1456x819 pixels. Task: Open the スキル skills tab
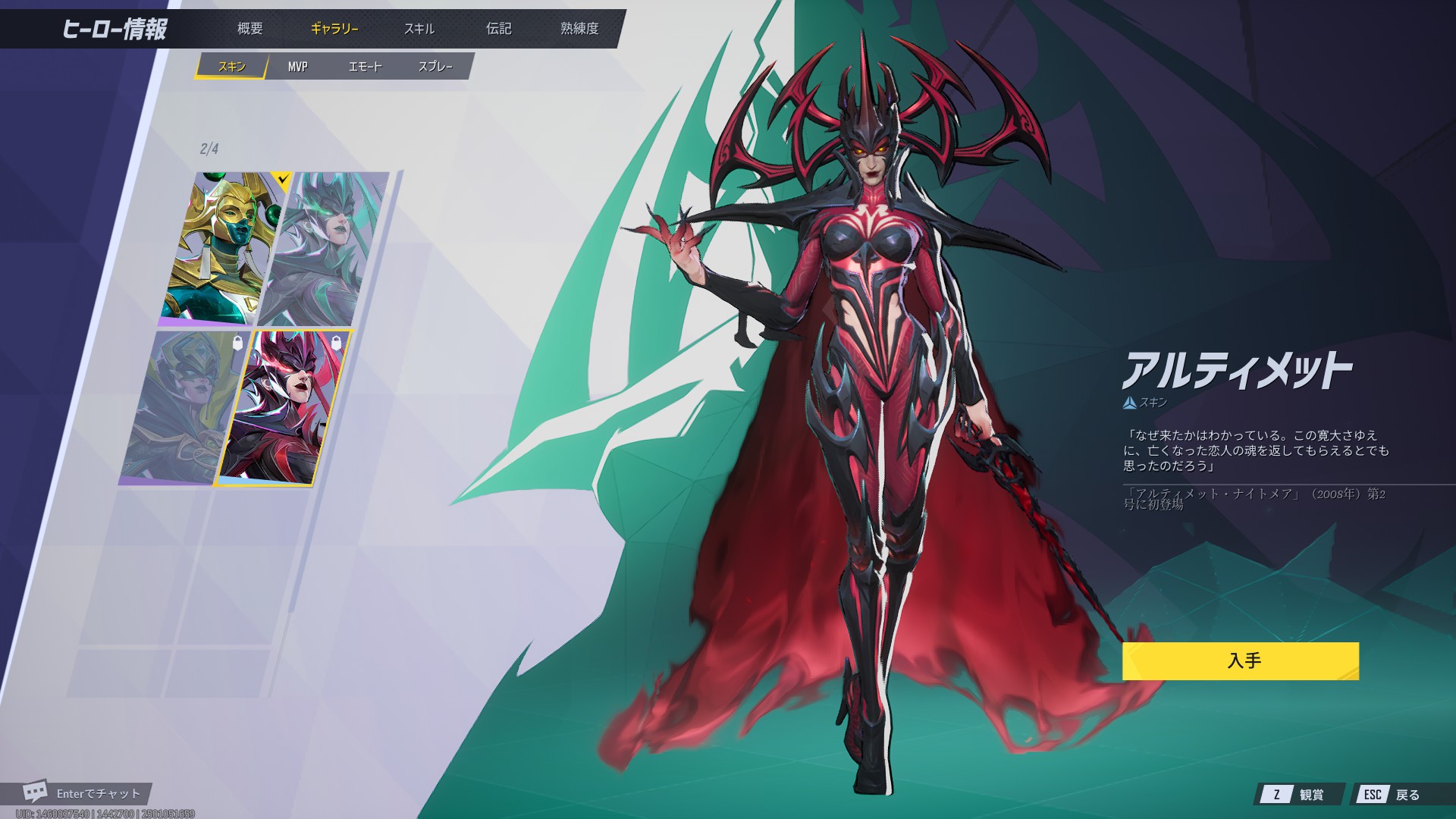pyautogui.click(x=419, y=29)
